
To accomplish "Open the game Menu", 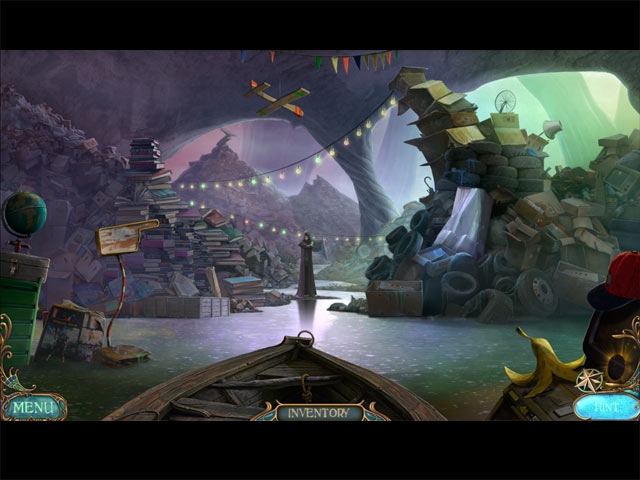I will pos(34,407).
